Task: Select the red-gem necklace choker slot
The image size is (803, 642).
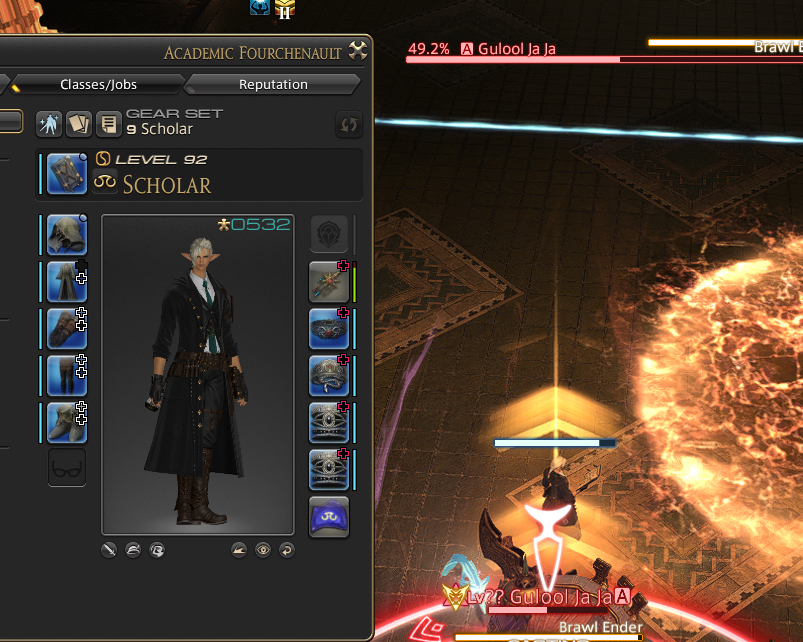Action: pos(329,329)
